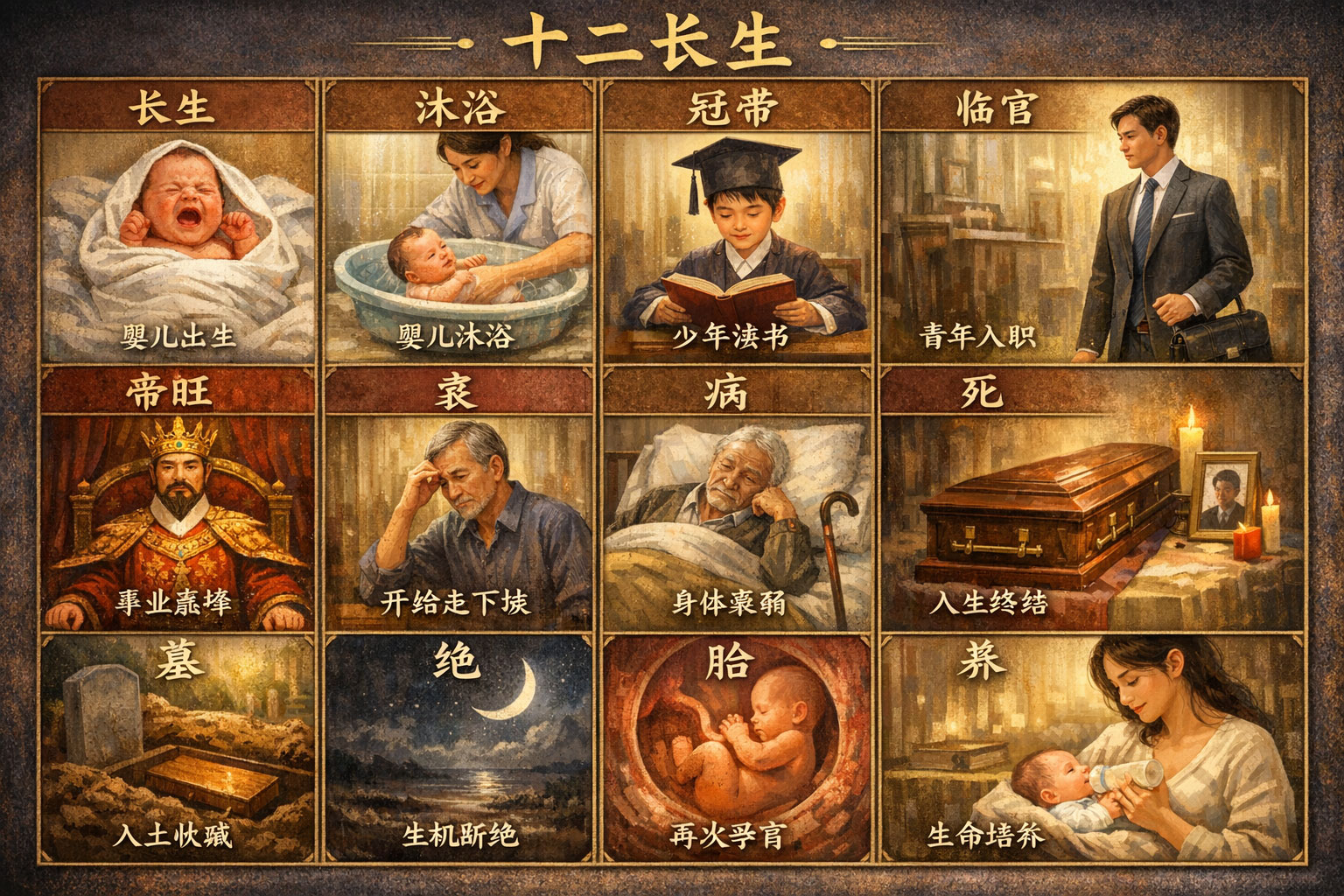The image size is (1344, 896).
Task: Choose the 帝旺 emperor tile
Action: [x=178, y=507]
